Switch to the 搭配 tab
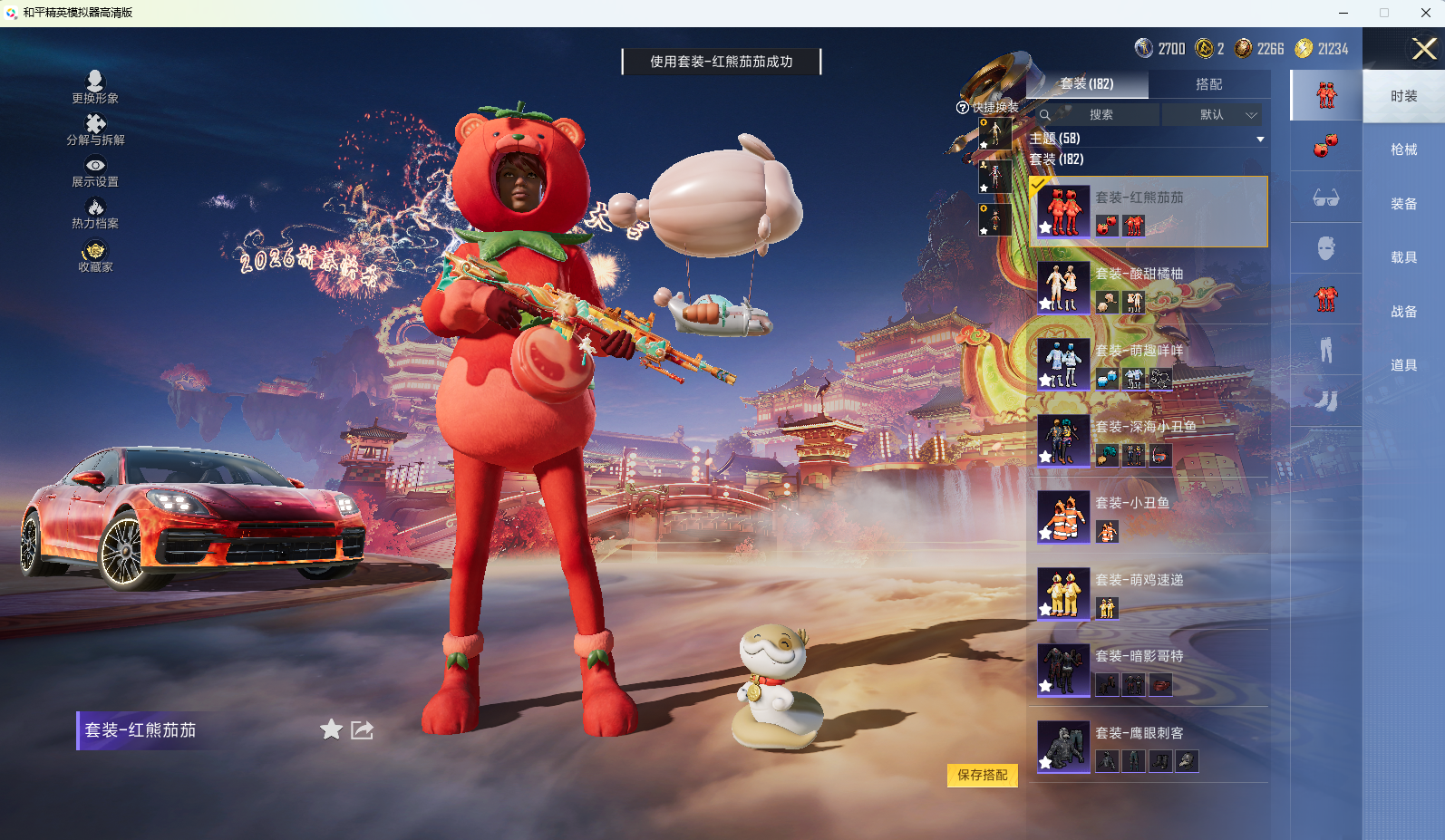Screen dimensions: 1445x840 pos(1210,84)
